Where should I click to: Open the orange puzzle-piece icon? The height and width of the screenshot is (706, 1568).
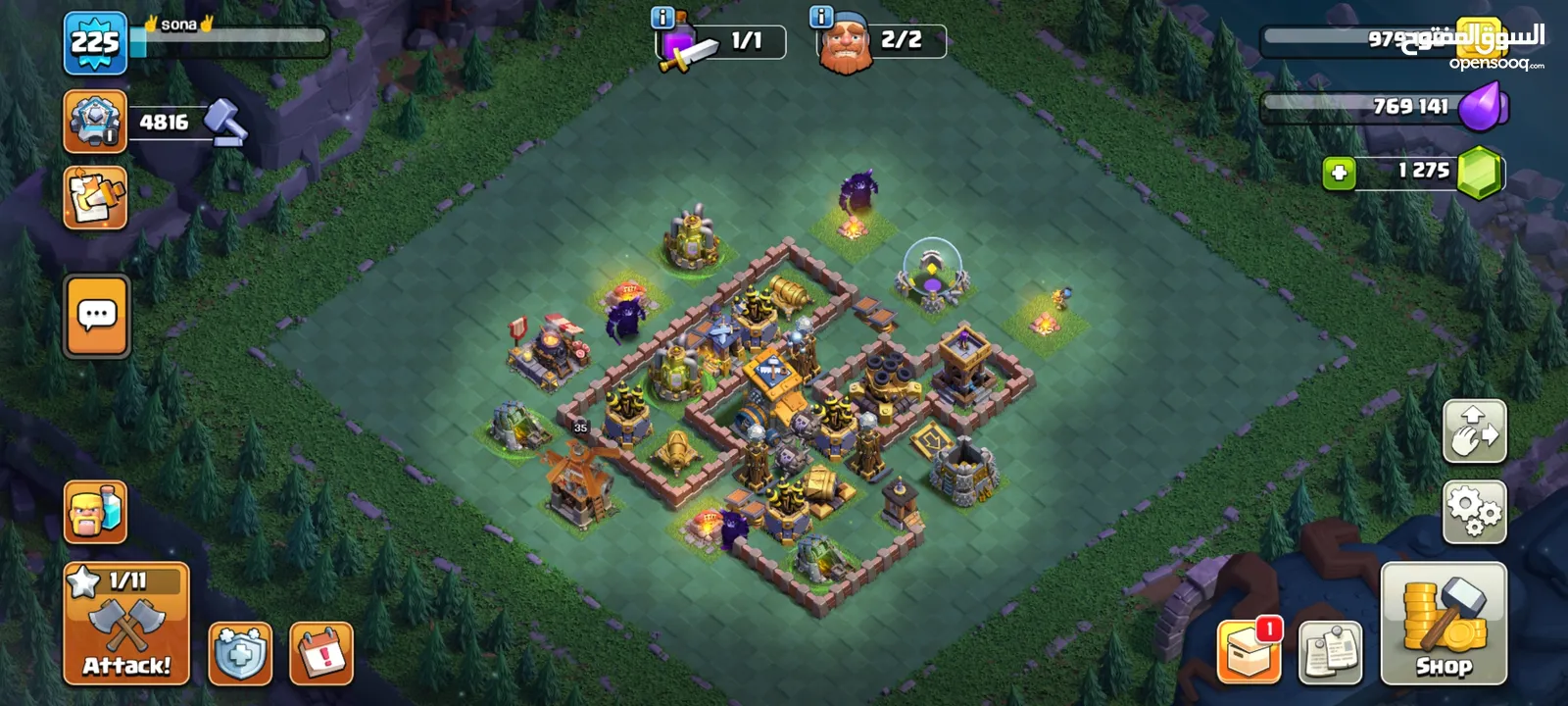[x=95, y=198]
